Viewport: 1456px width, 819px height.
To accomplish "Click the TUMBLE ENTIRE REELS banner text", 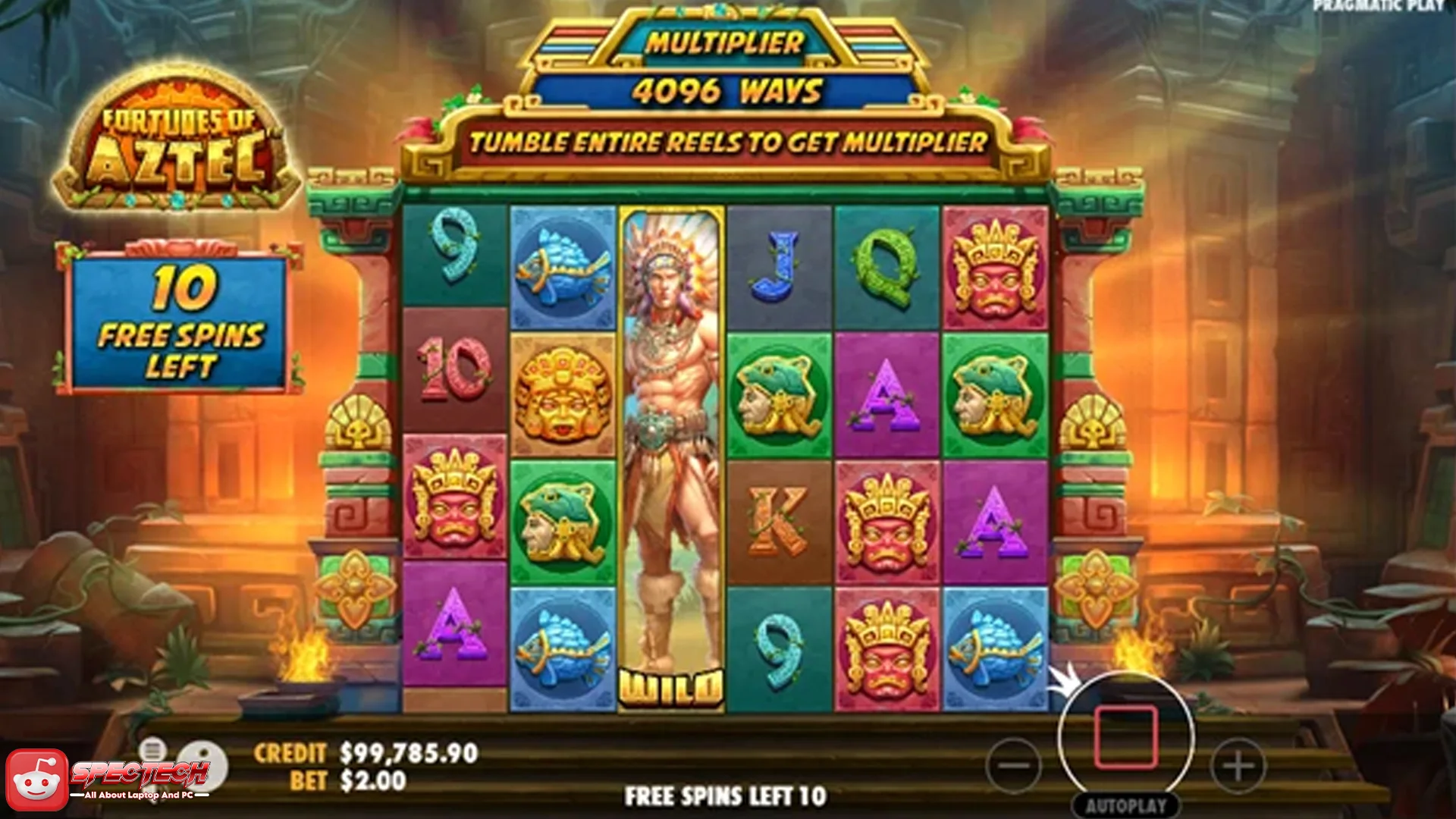I will pos(728,140).
